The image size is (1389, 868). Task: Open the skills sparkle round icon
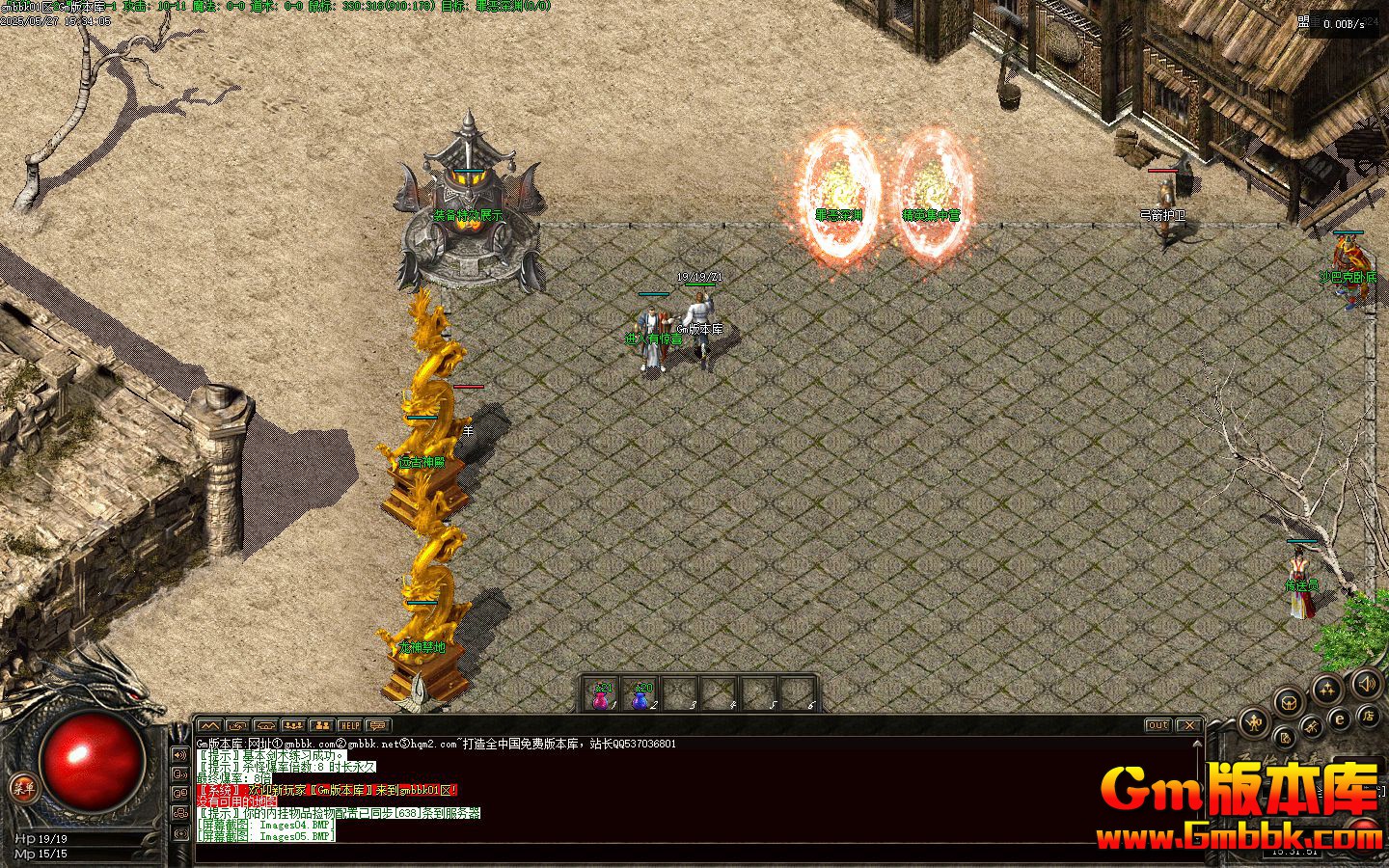tap(1328, 689)
